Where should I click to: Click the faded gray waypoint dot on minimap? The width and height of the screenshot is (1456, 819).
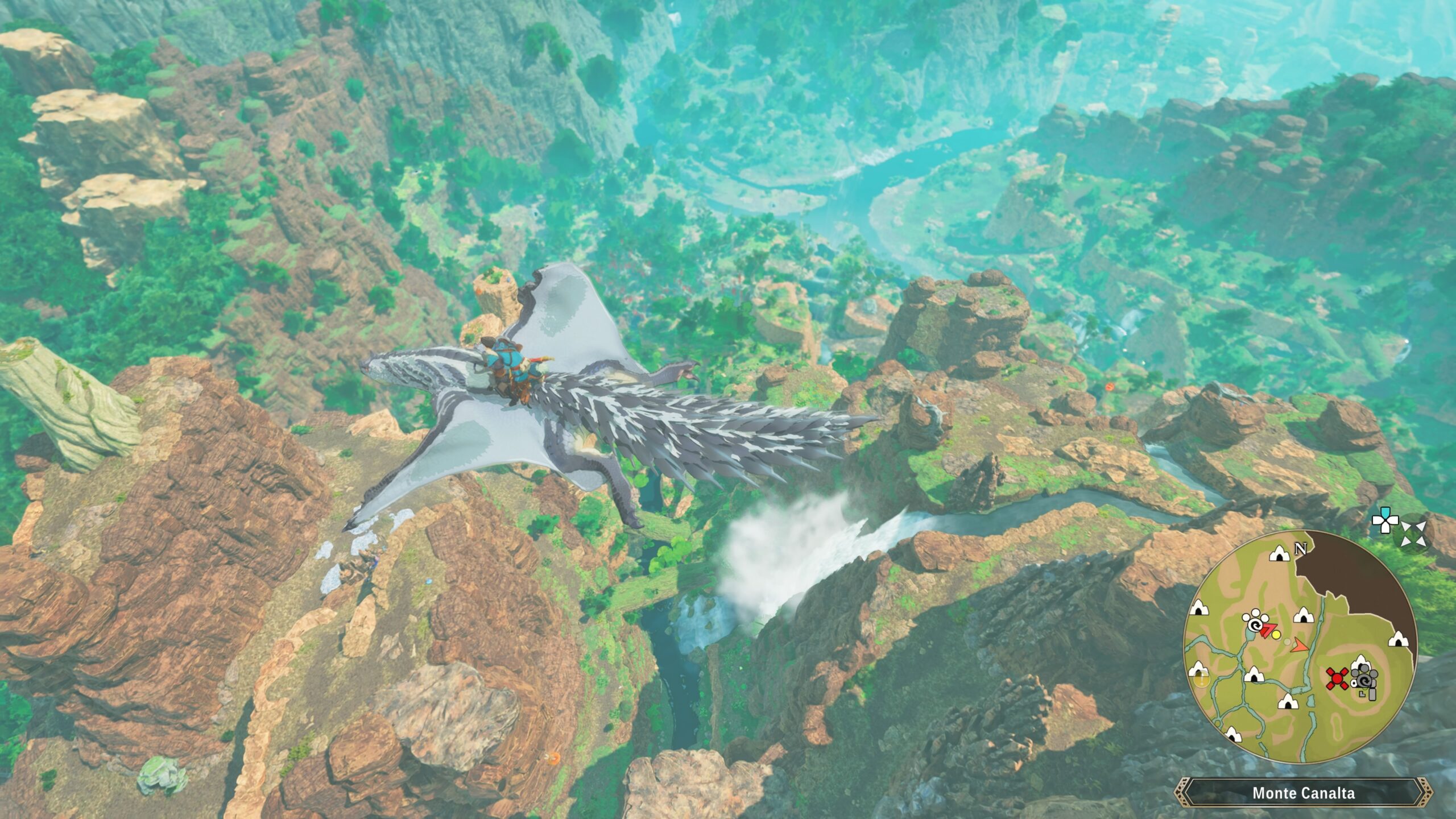[x=1288, y=642]
